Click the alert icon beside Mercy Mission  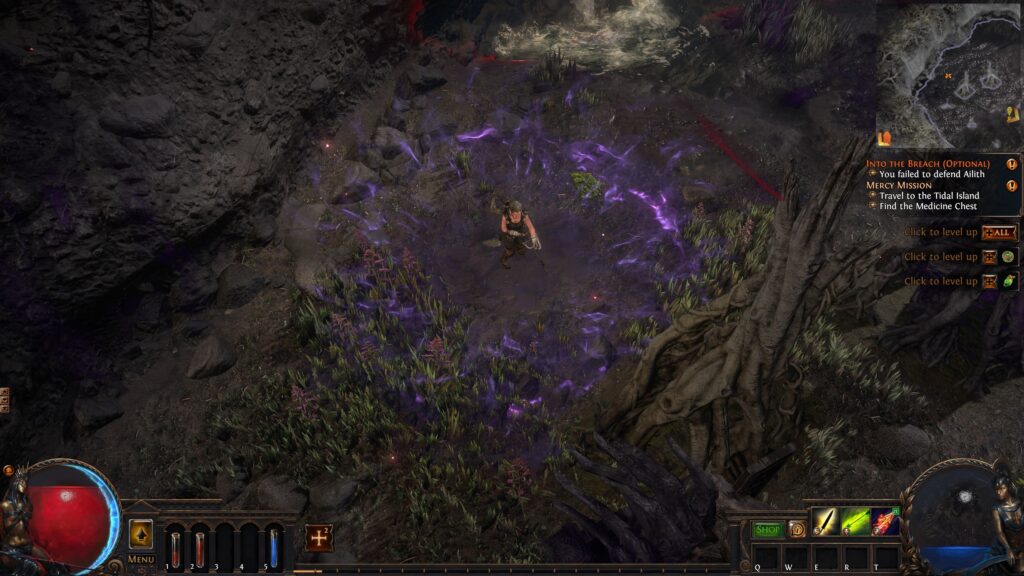(x=1011, y=185)
